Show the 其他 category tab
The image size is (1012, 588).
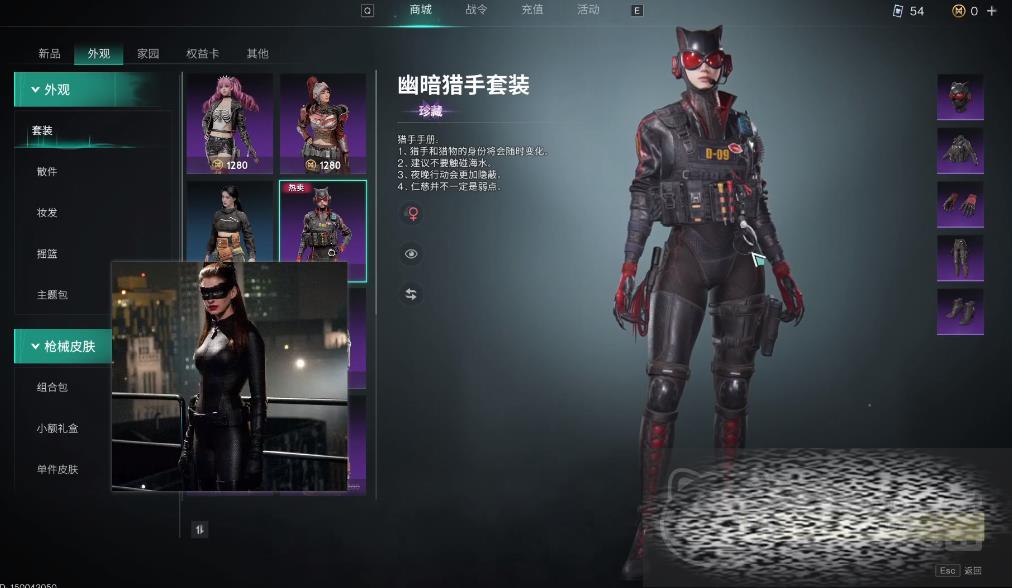(257, 54)
